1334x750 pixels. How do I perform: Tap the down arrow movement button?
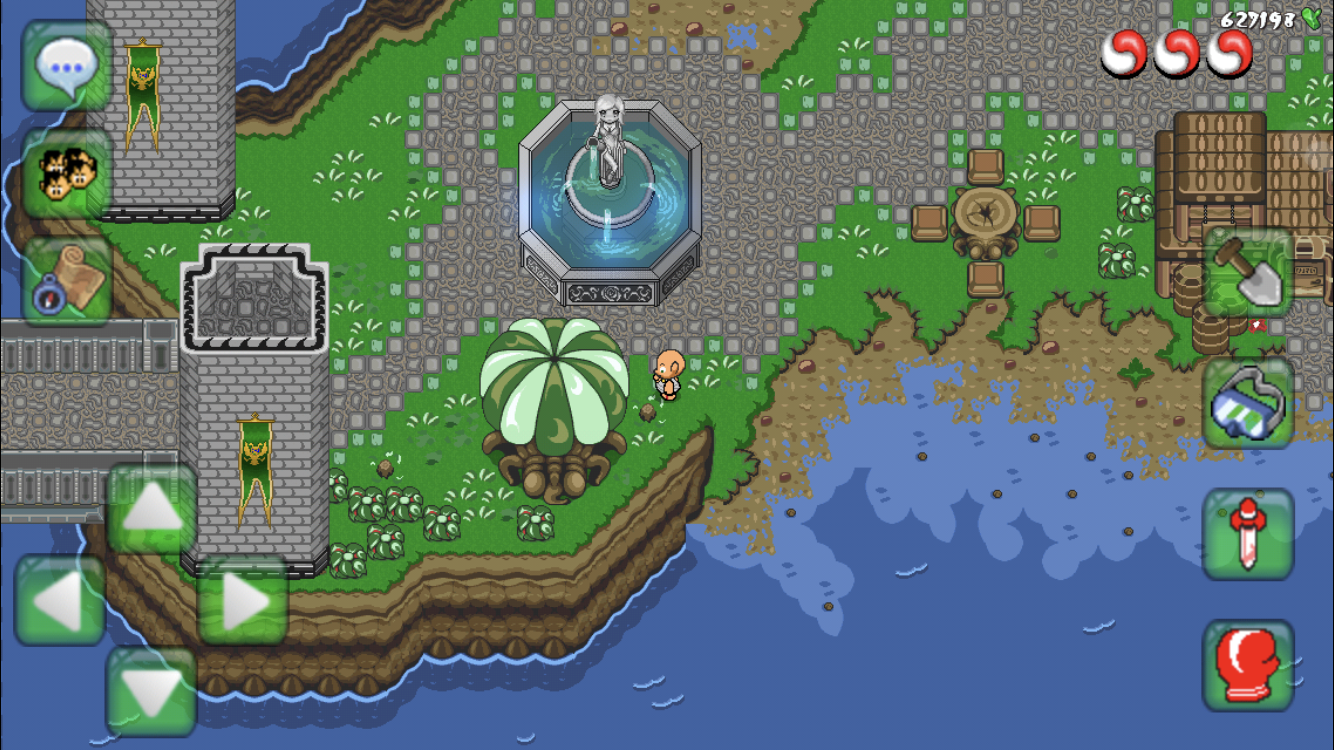click(151, 691)
